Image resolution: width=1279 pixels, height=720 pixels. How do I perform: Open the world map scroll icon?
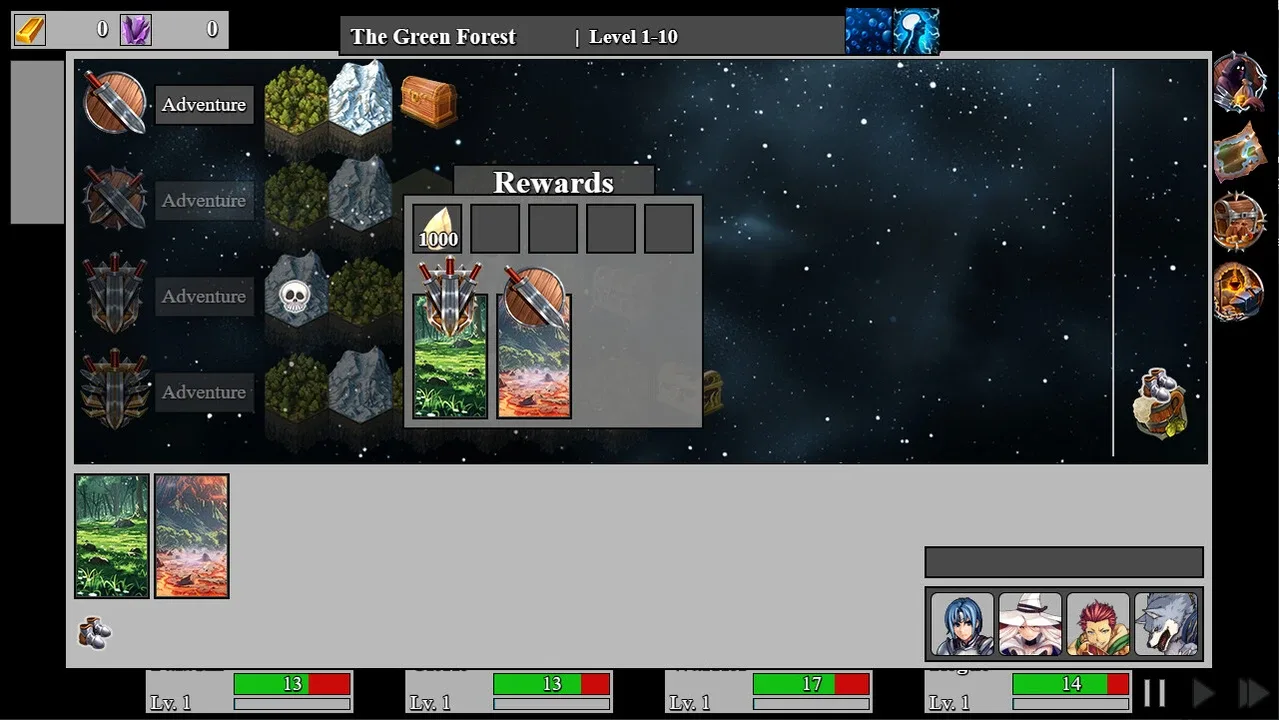pyautogui.click(x=1239, y=153)
